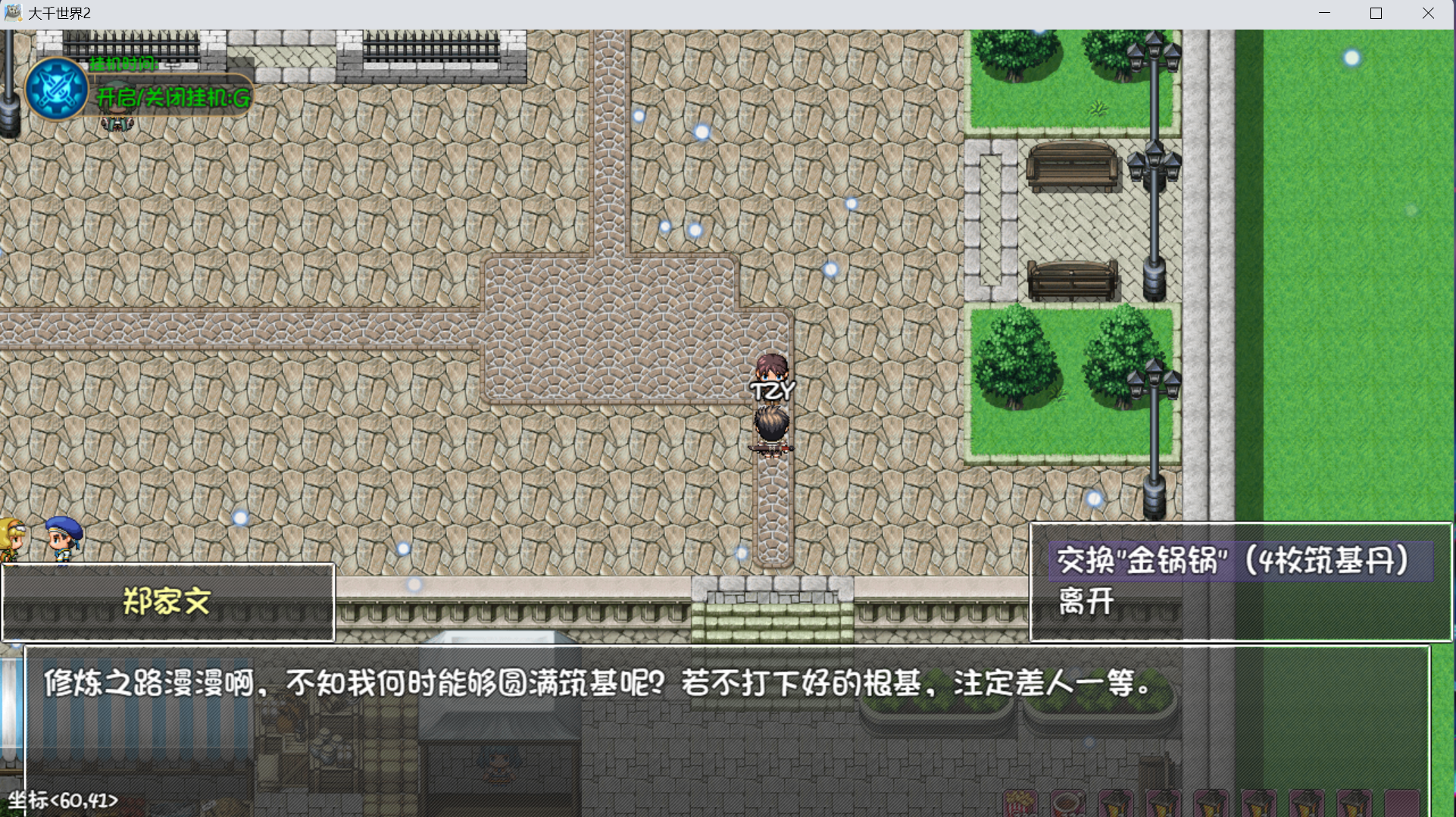This screenshot has width=1456, height=817.
Task: Click the blue crossed-swords AFK icon top-left
Action: point(57,89)
